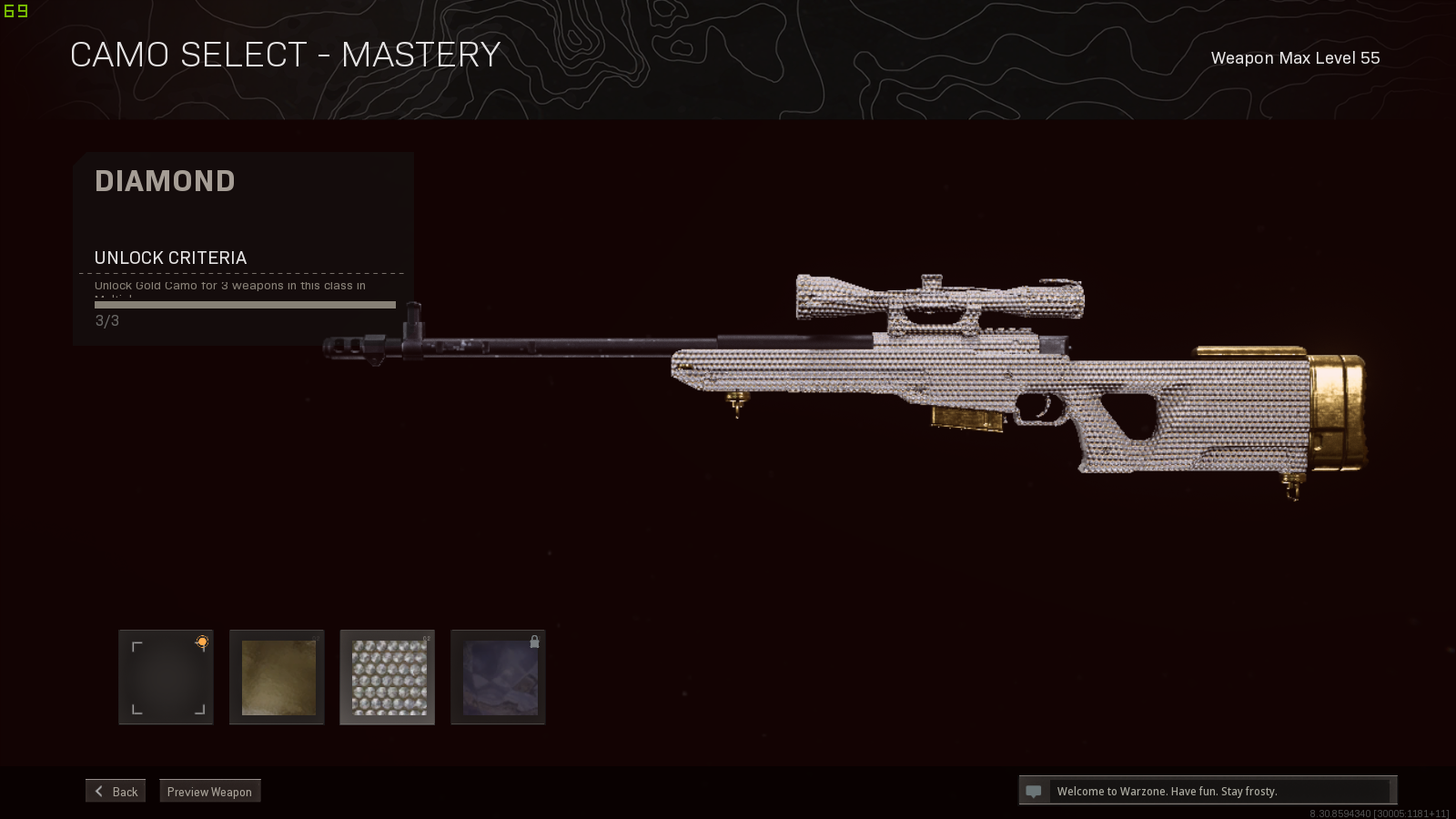Open Preview Weapon
Screen dimensions: 1456x819
click(209, 791)
